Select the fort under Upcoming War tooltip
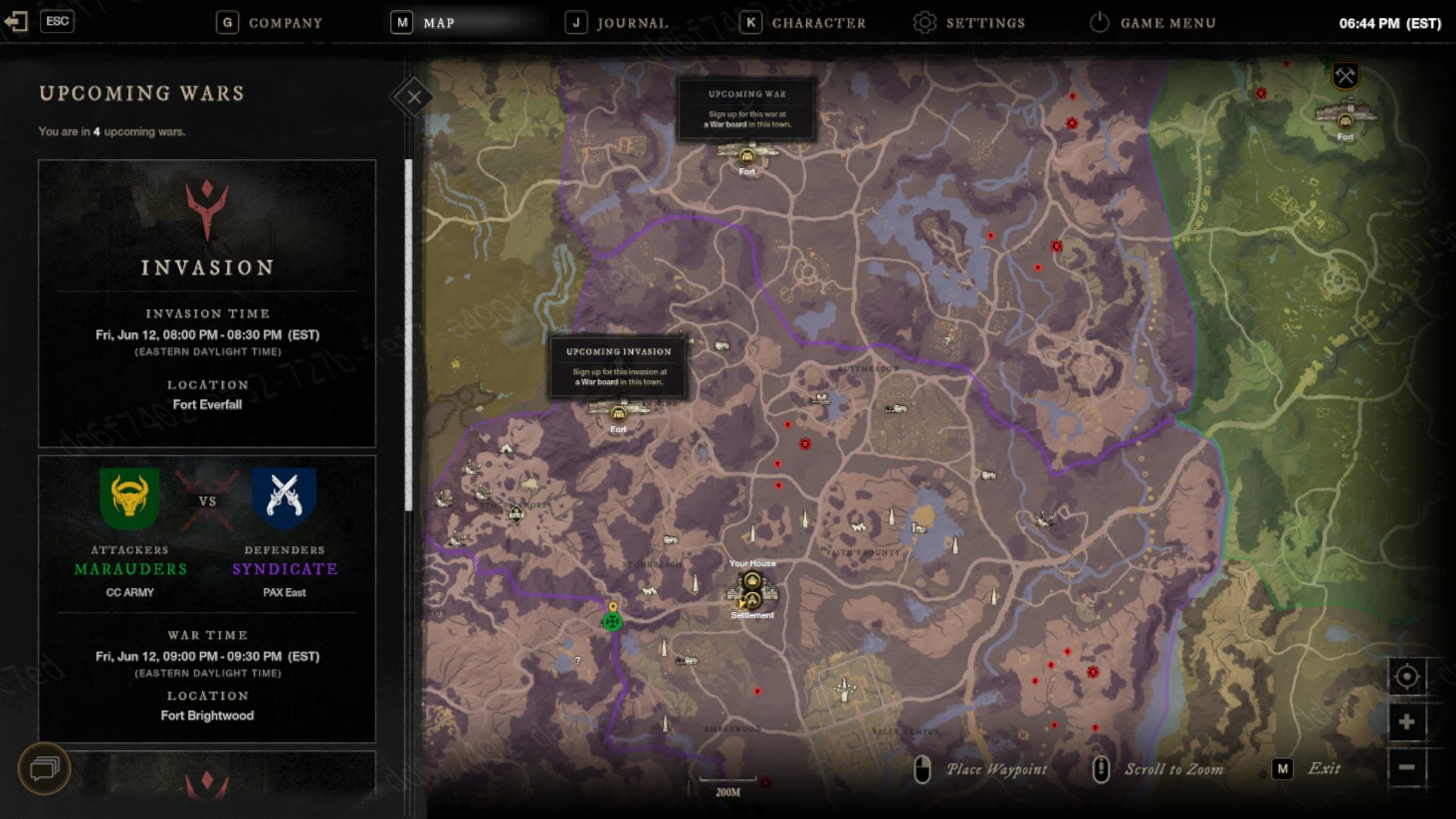Screen dimensions: 1456x819 coord(747,155)
